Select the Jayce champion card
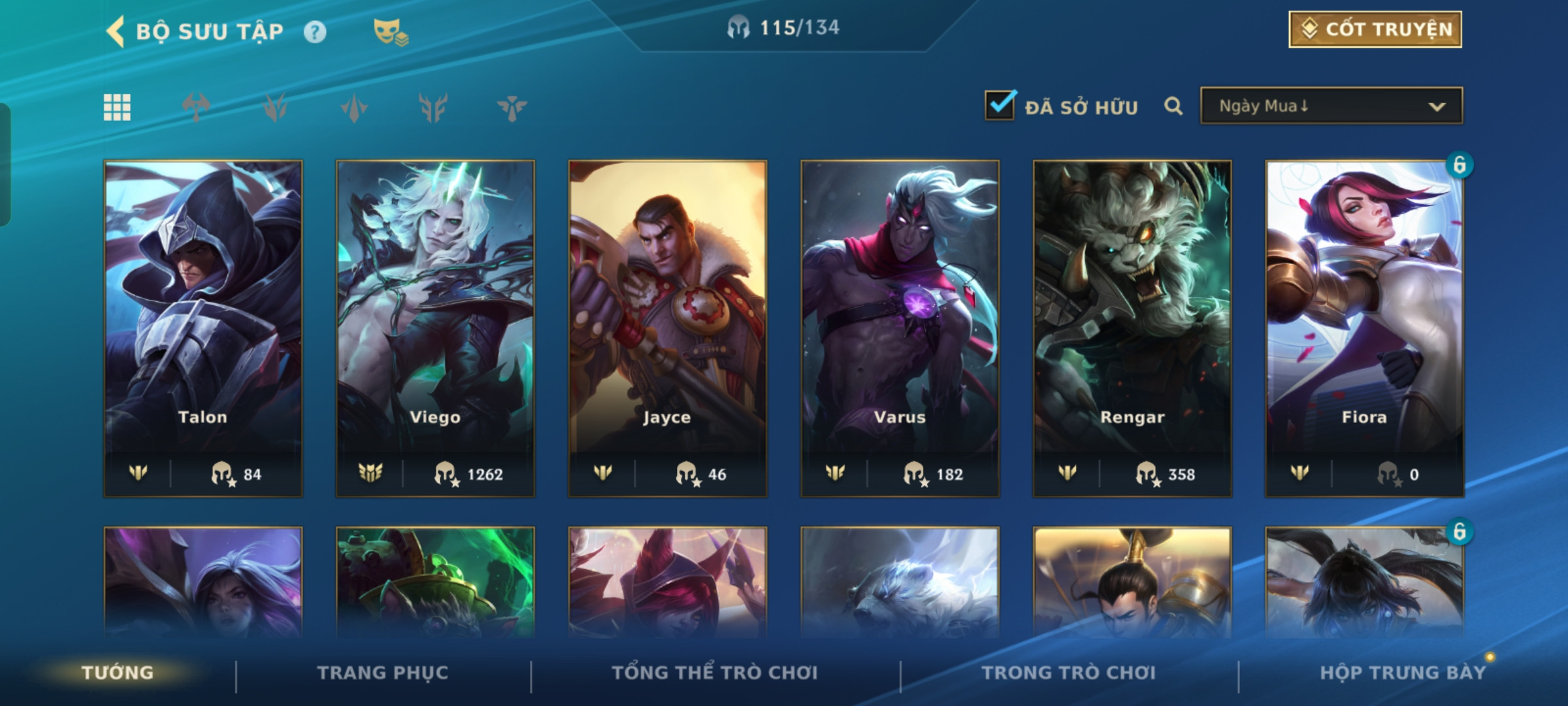The image size is (1568, 706). coord(668,328)
